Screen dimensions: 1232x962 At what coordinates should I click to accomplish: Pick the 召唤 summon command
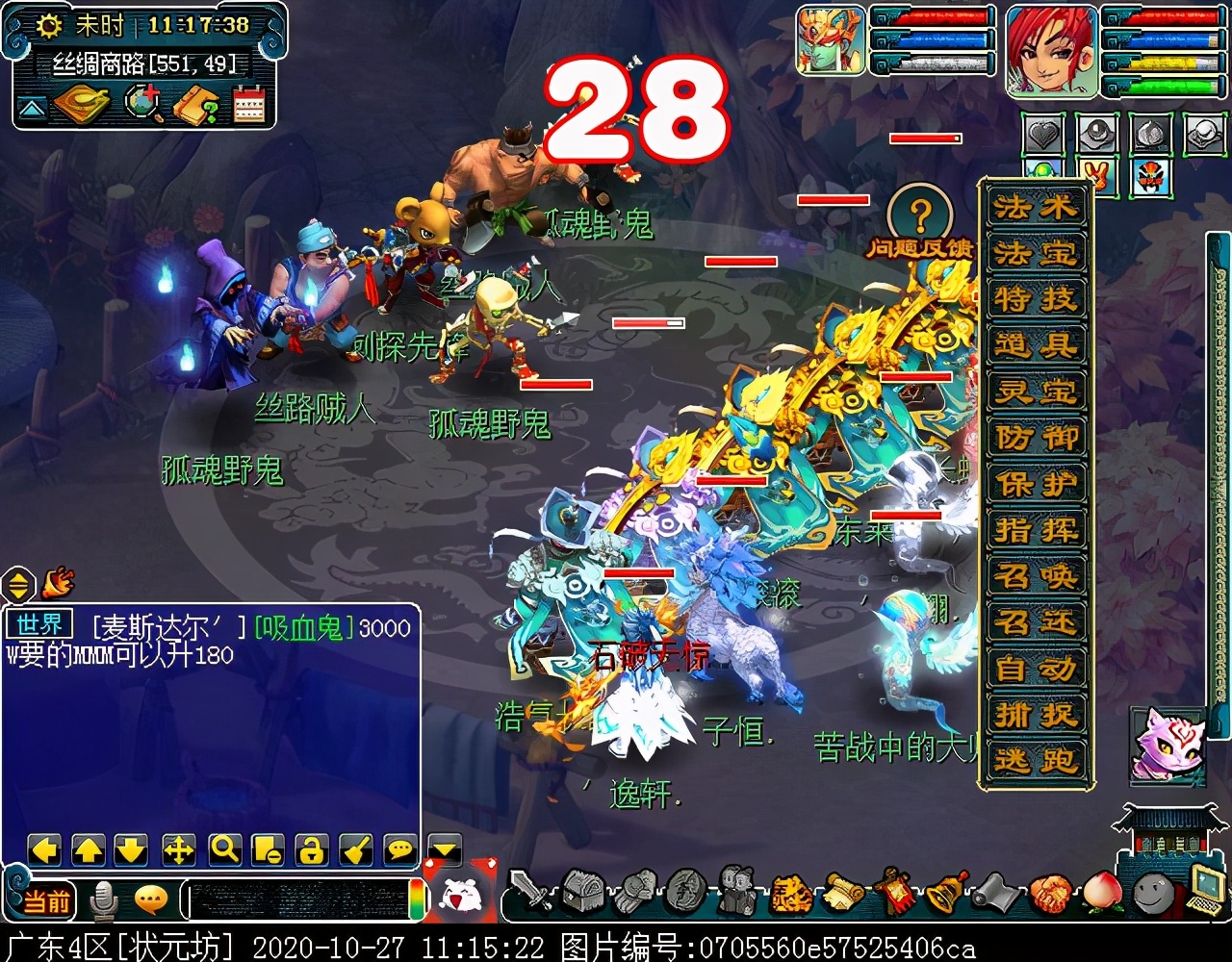pos(1036,576)
